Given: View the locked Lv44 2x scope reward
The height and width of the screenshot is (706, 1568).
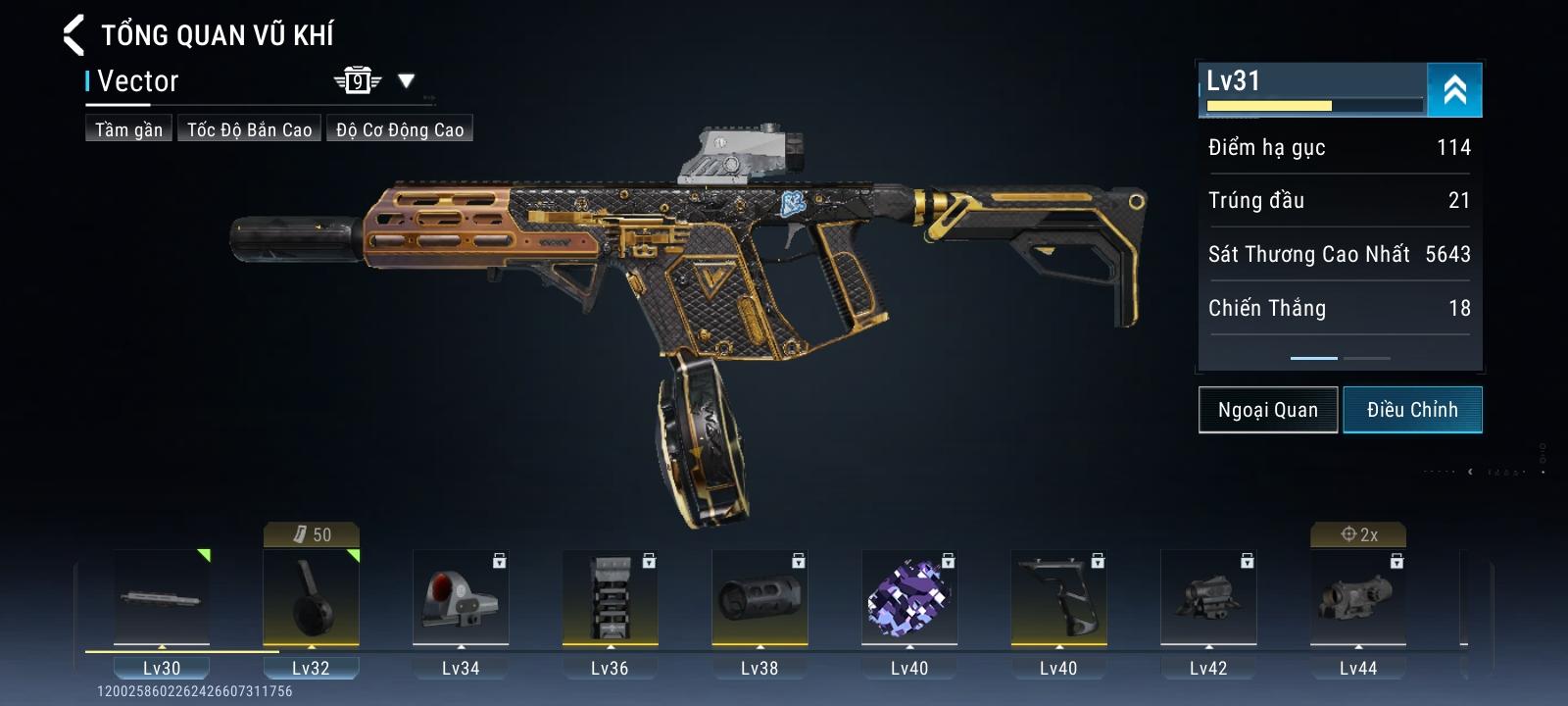Looking at the screenshot, I should [1358, 597].
